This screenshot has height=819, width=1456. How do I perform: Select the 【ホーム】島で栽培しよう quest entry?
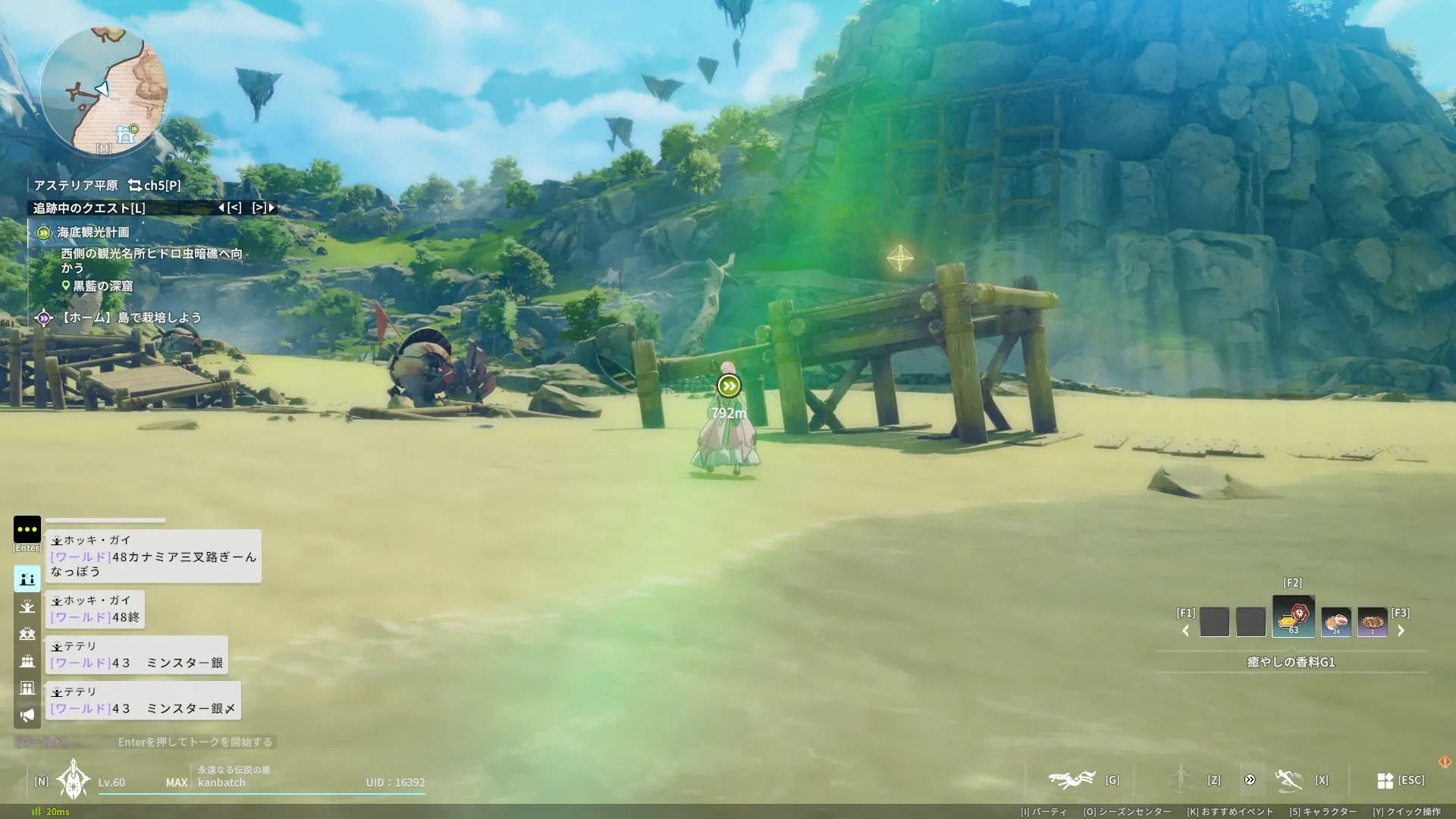coord(129,318)
